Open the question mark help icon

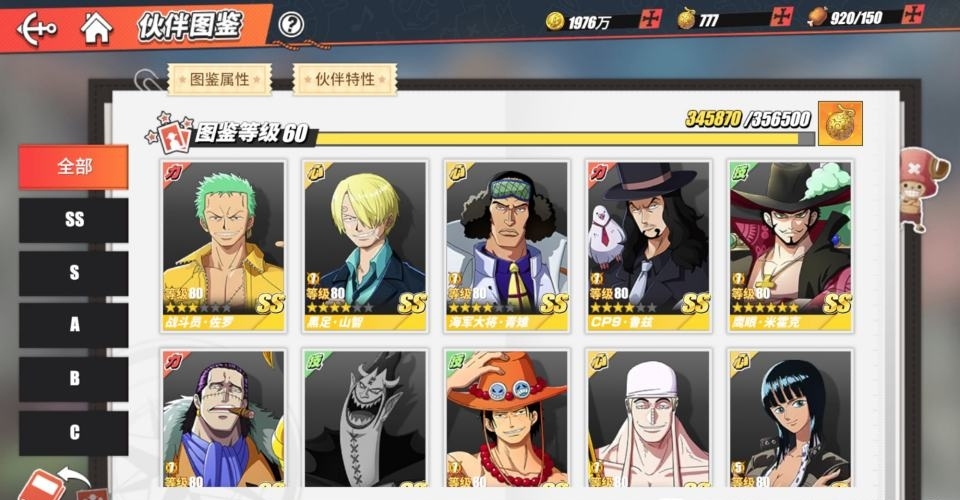[291, 24]
